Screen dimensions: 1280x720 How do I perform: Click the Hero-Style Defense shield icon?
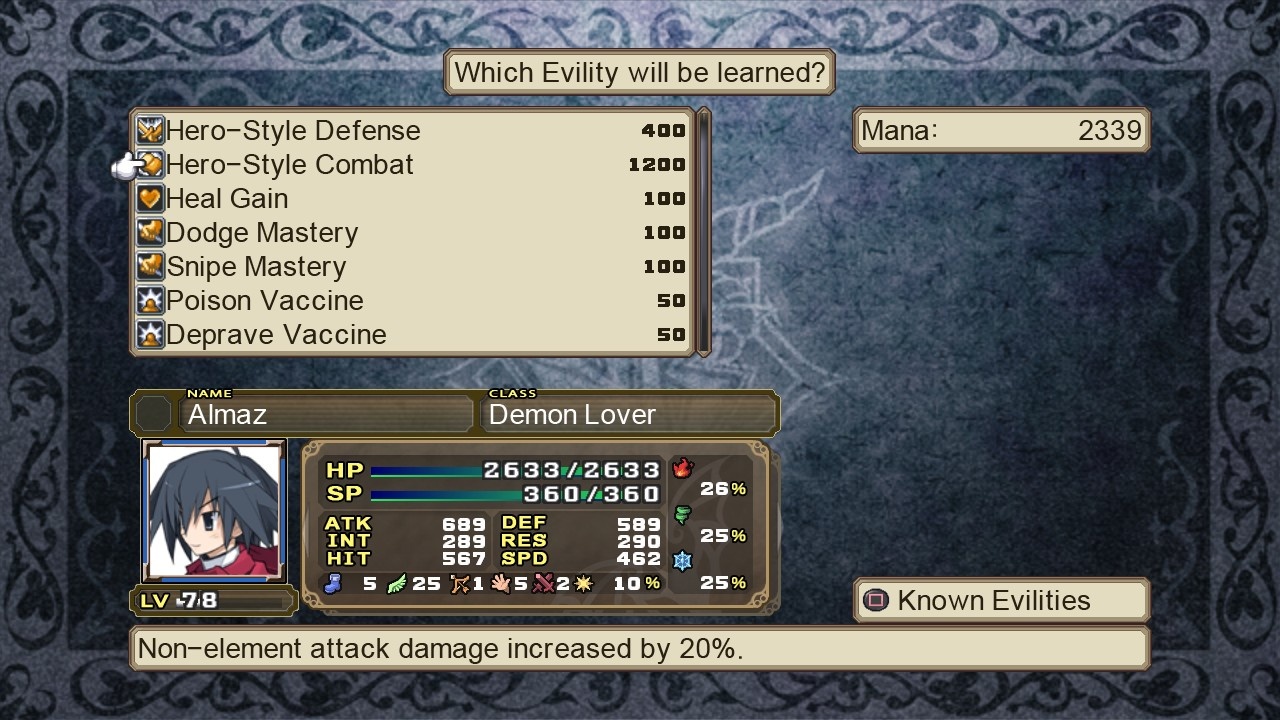coord(149,129)
